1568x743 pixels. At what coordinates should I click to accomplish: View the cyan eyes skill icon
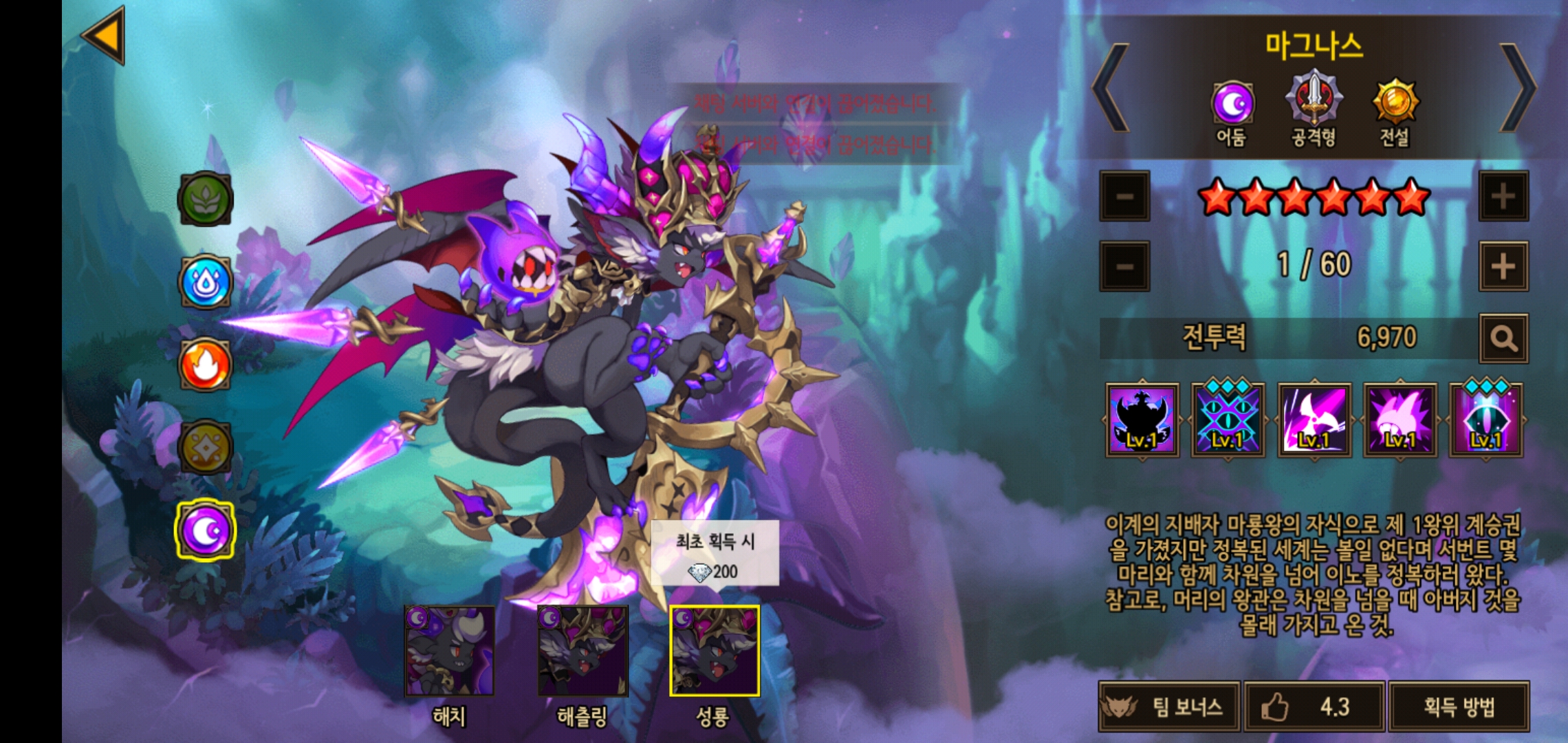pos(1228,420)
